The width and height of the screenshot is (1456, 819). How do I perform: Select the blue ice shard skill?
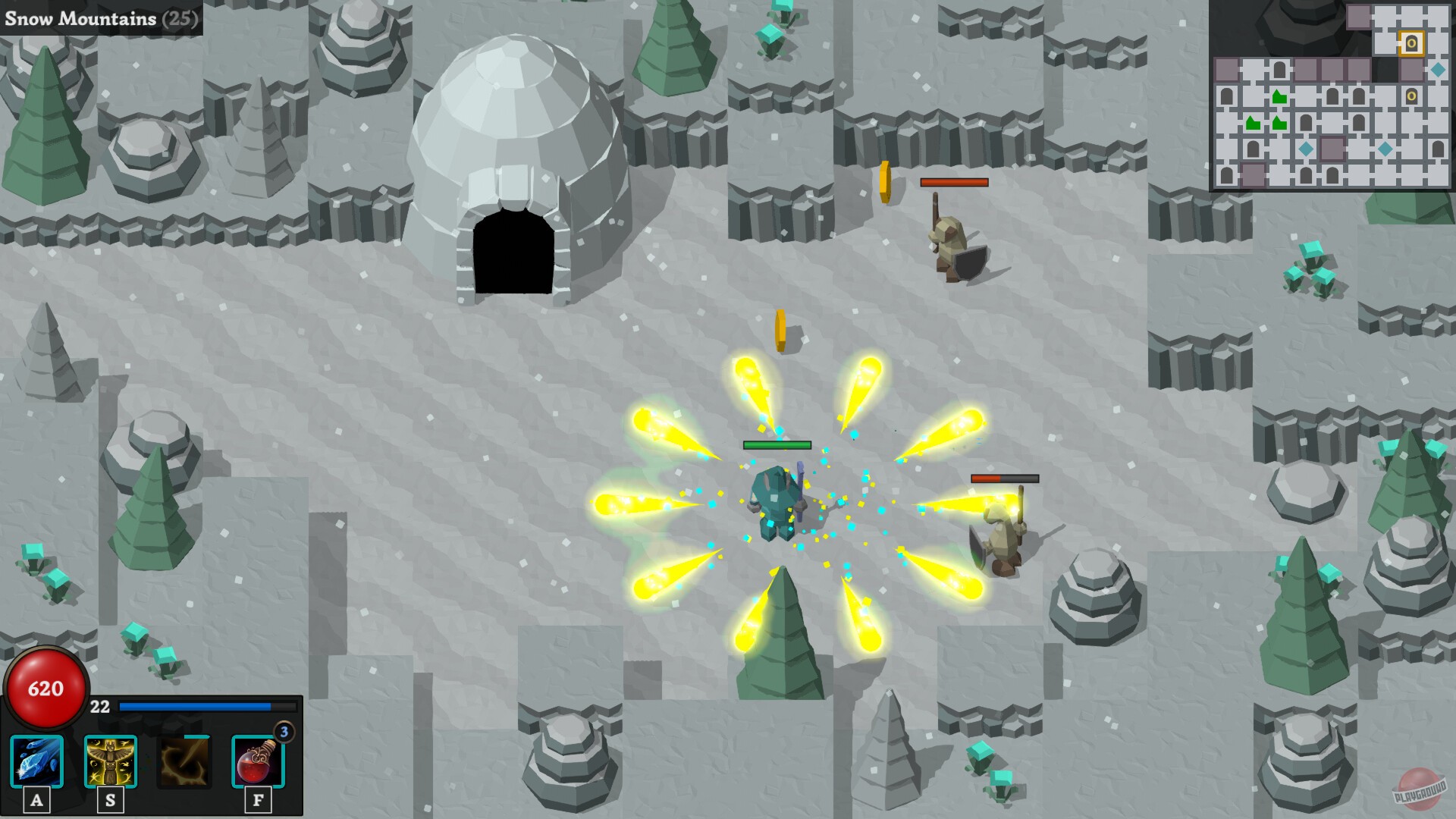pyautogui.click(x=36, y=758)
